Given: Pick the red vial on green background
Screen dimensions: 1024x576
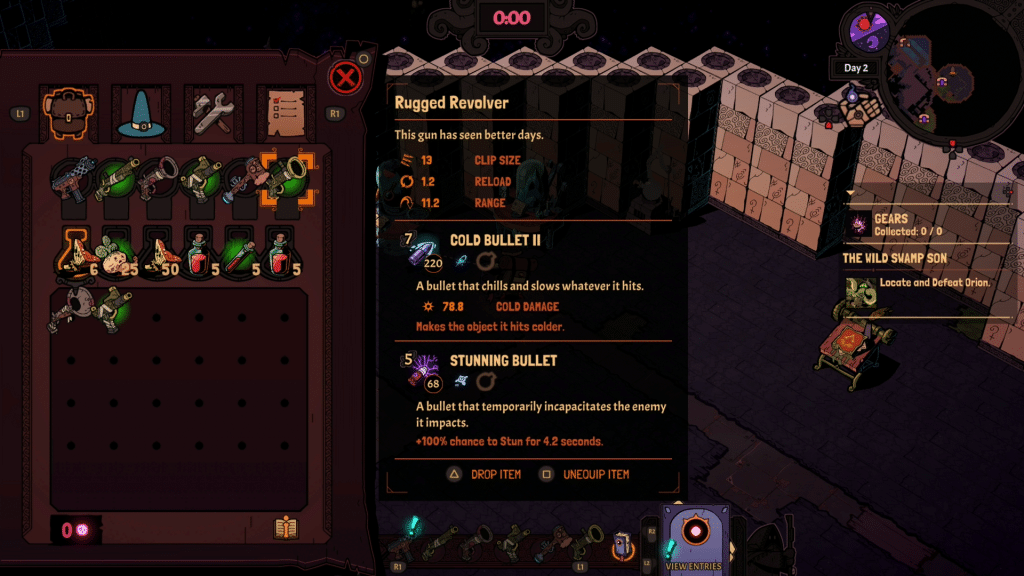Looking at the screenshot, I should tap(236, 251).
